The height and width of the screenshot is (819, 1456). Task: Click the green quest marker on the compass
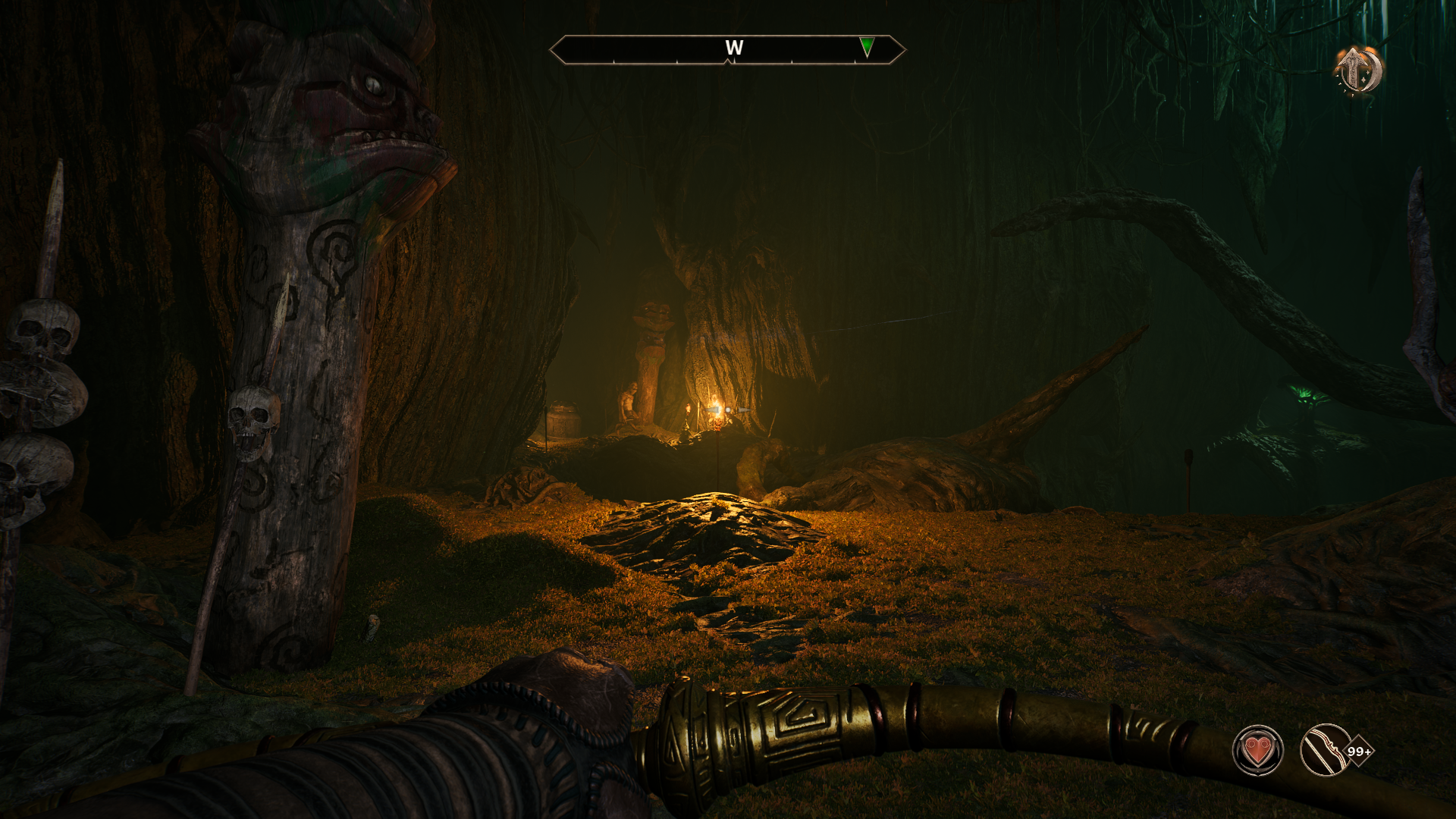click(x=867, y=47)
